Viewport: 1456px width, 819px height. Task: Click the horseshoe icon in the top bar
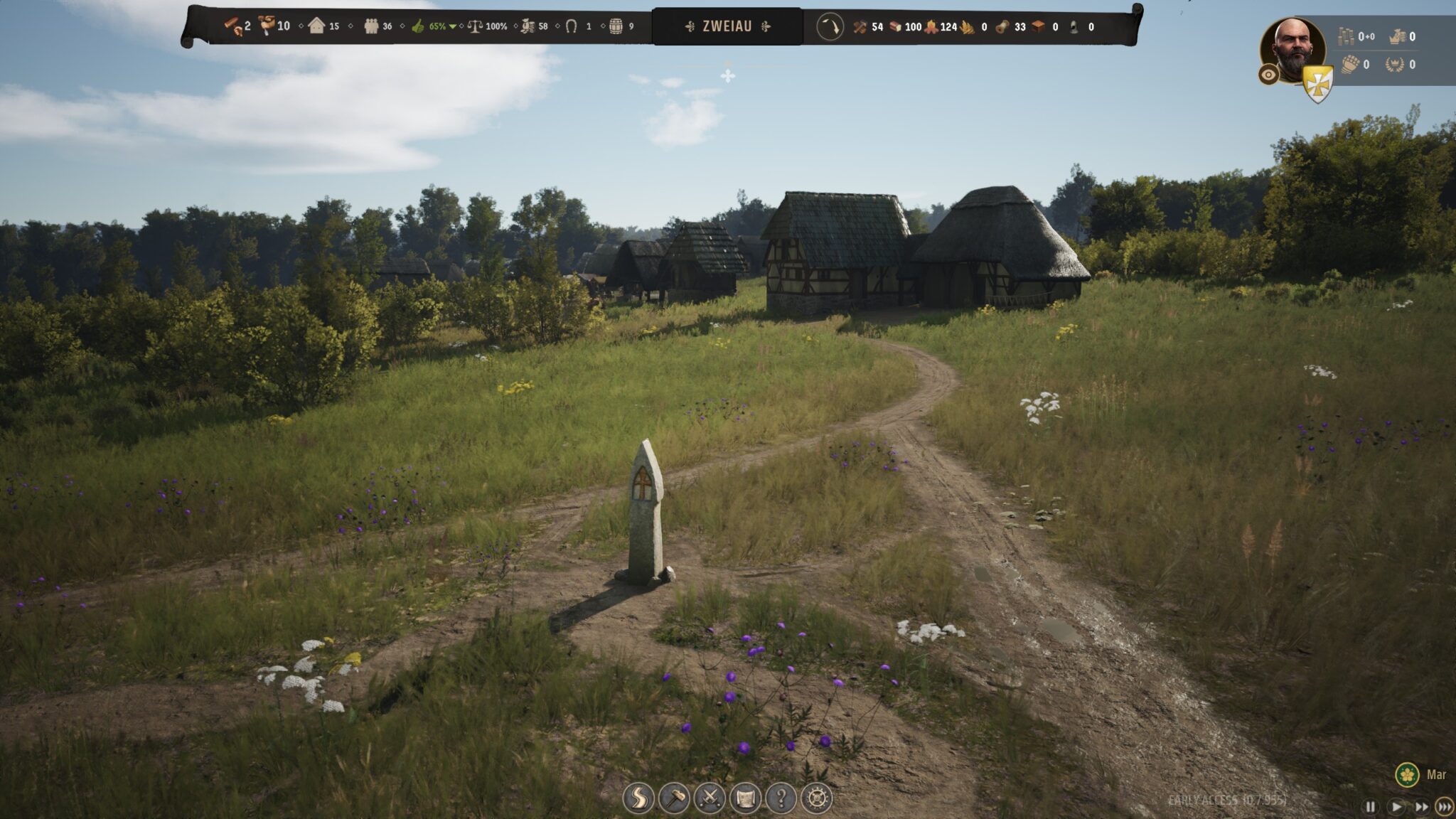click(x=571, y=26)
